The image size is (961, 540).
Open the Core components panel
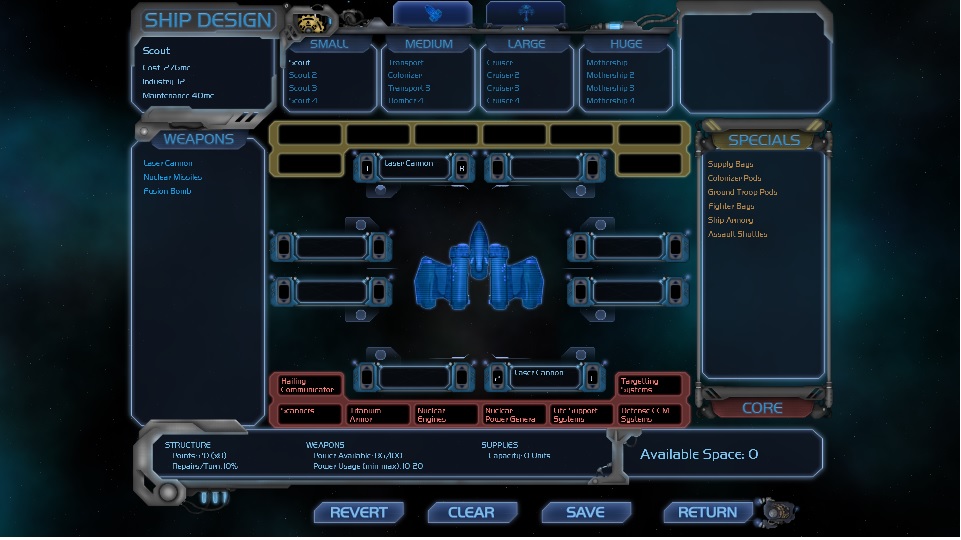tap(762, 408)
